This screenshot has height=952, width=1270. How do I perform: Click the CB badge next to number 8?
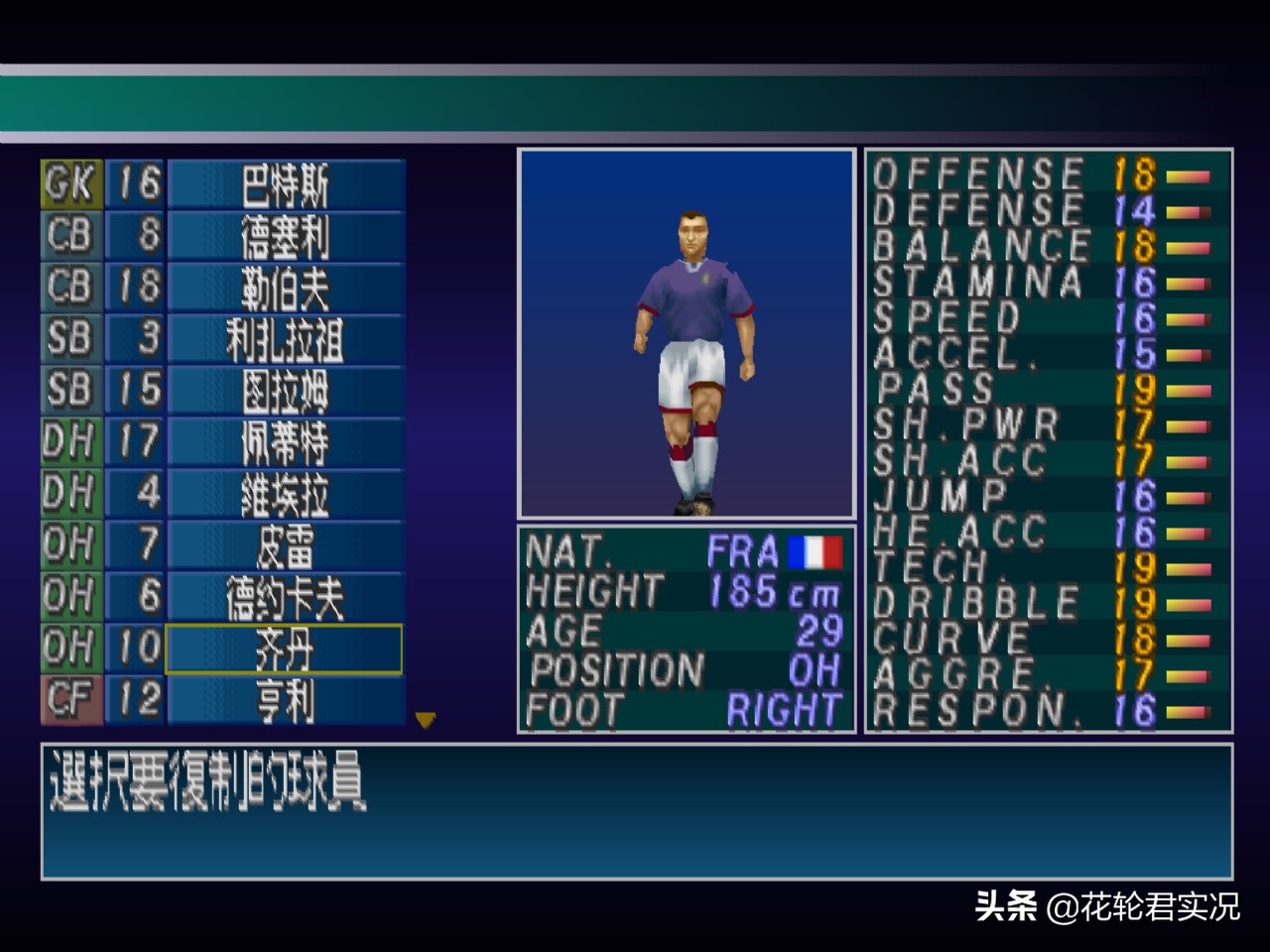pos(67,236)
